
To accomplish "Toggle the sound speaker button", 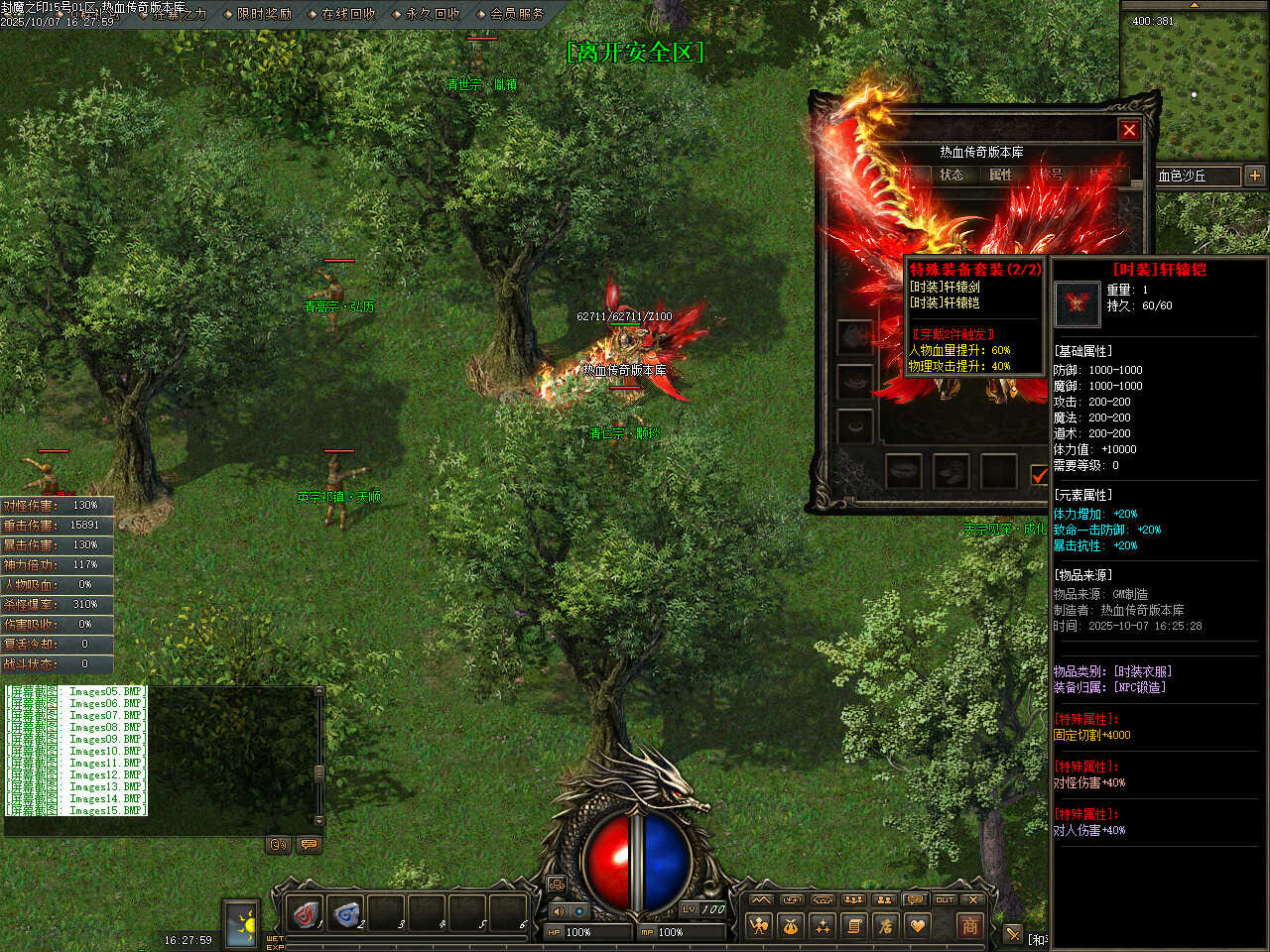I will [559, 910].
